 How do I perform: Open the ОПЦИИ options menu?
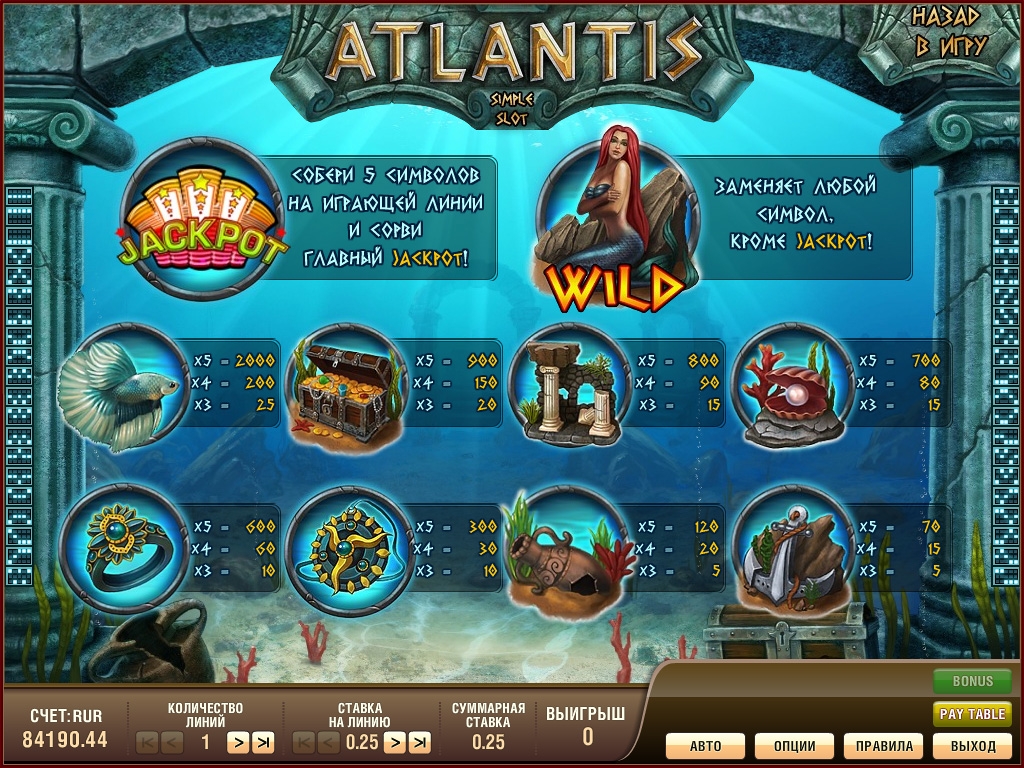pos(794,746)
